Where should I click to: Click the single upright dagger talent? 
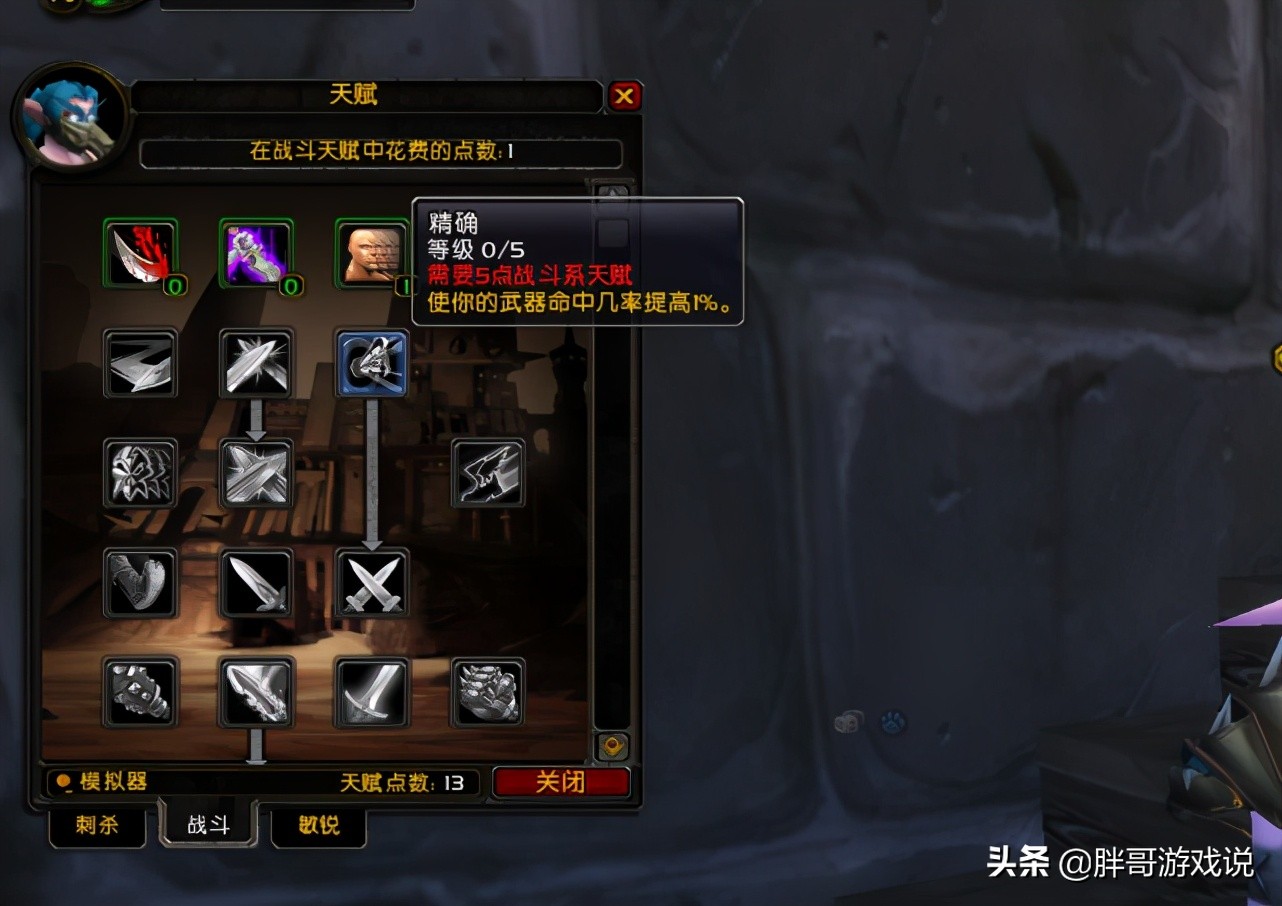click(x=255, y=582)
